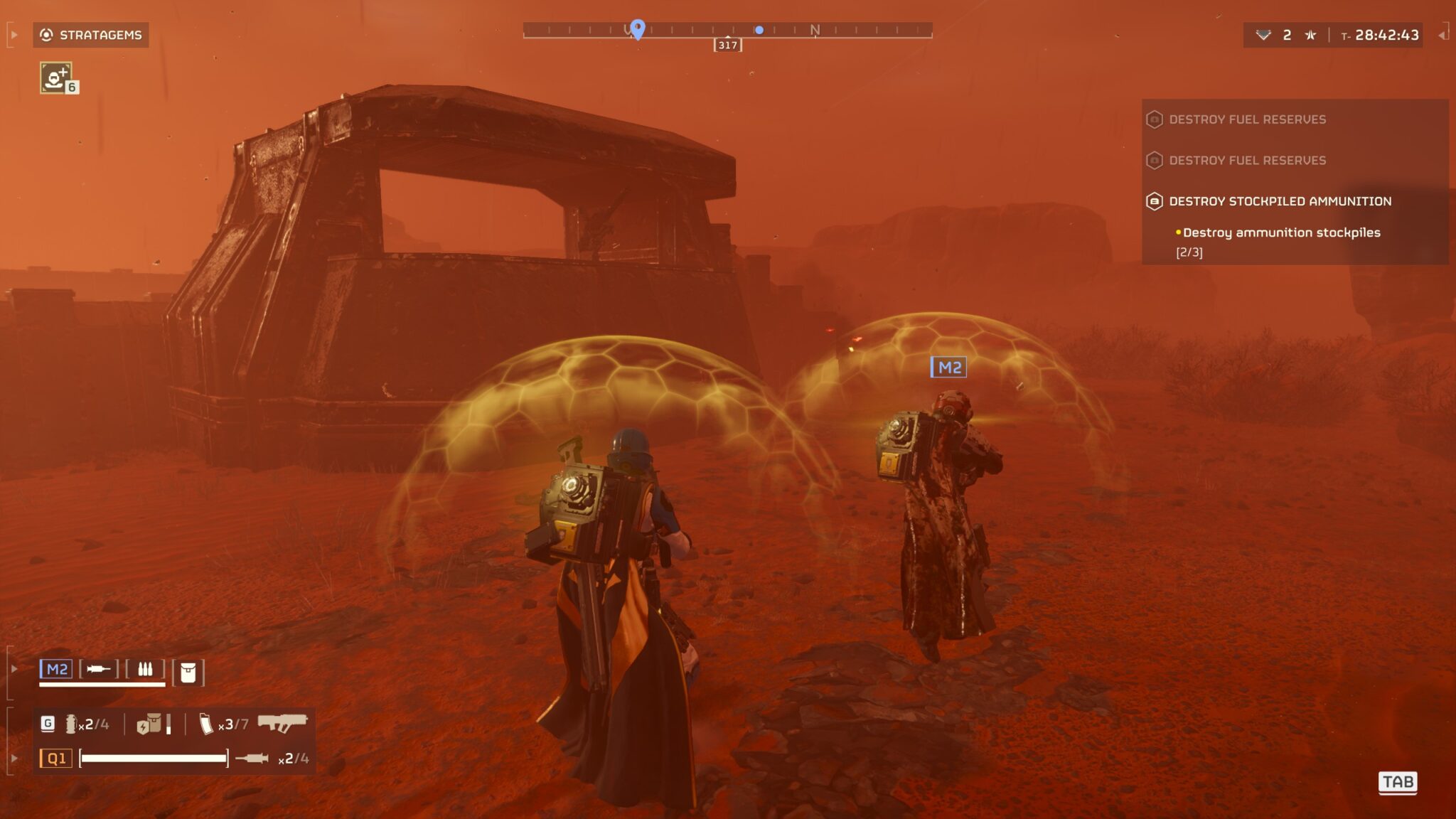The width and height of the screenshot is (1456, 819).
Task: Use the player's stim syringe icon
Action: pos(252,759)
